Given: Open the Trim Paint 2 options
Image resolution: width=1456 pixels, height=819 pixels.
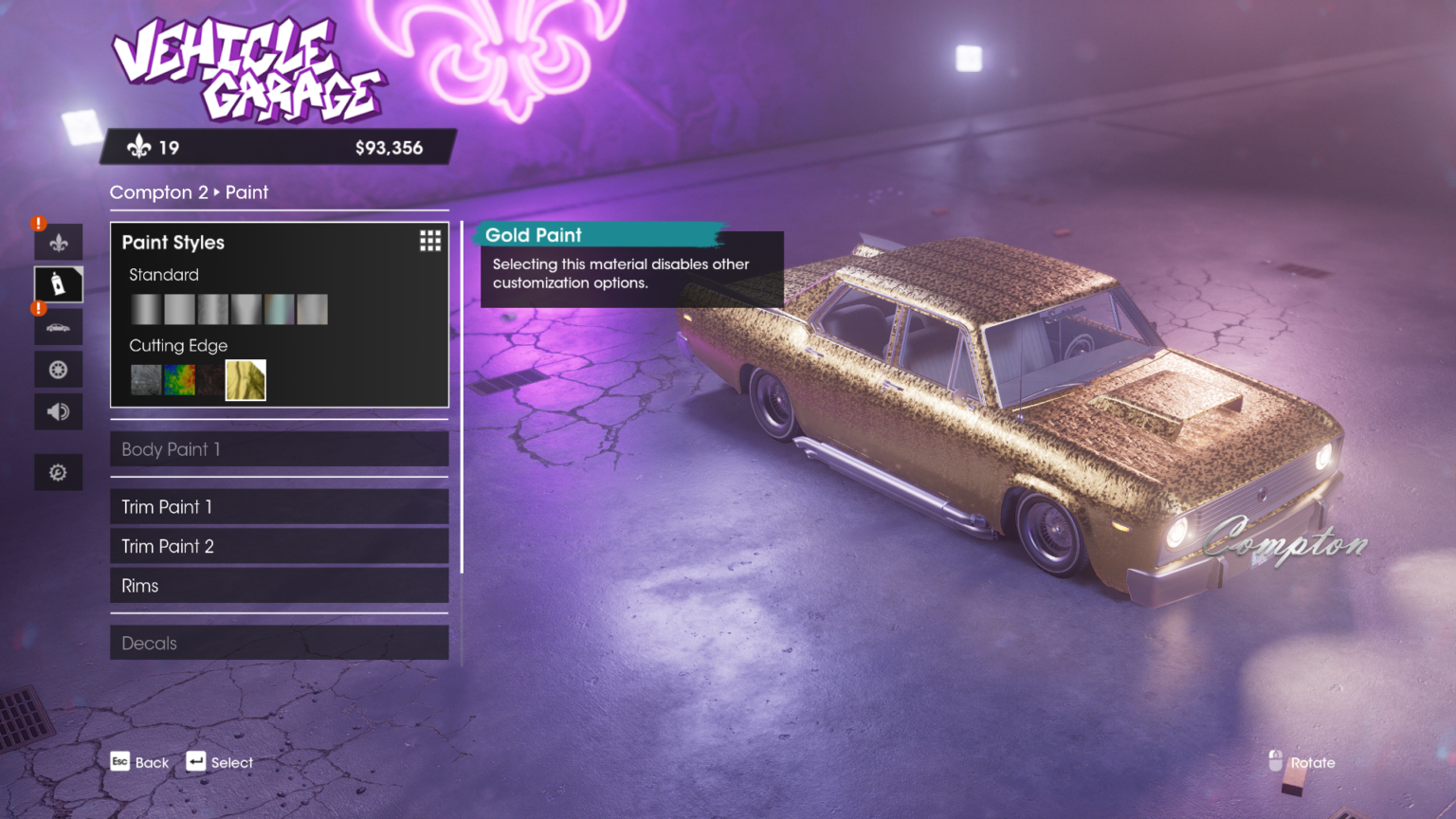Looking at the screenshot, I should pos(279,546).
